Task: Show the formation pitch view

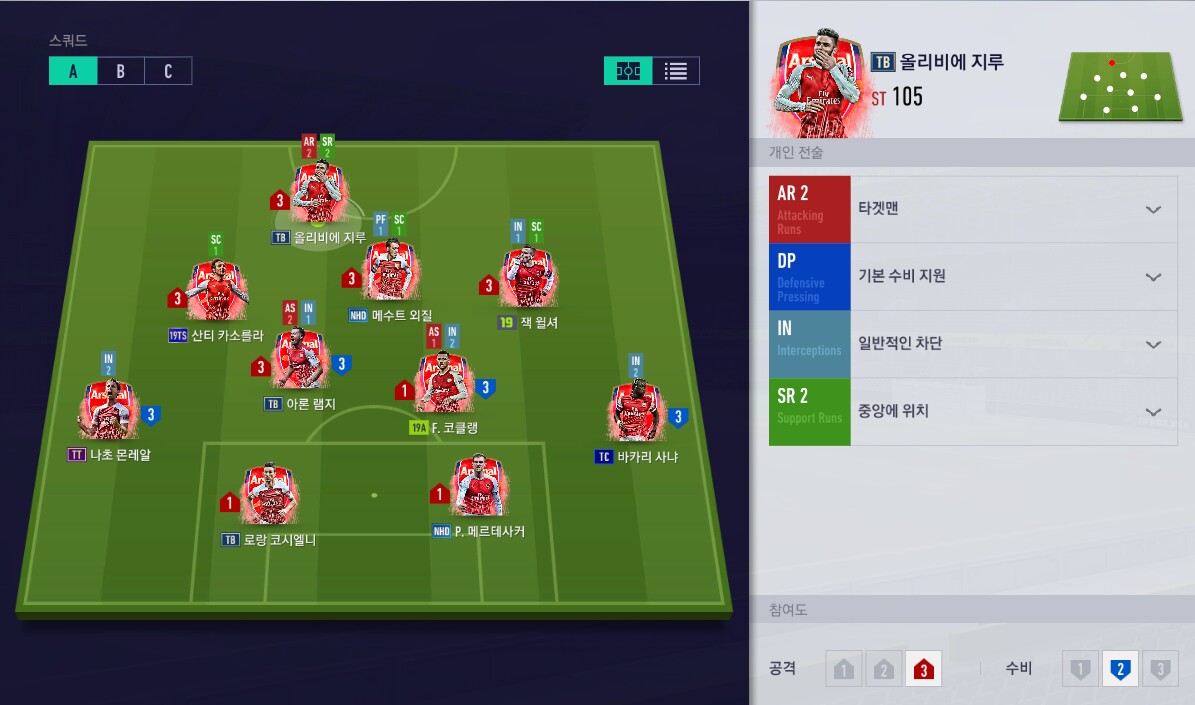Action: pyautogui.click(x=628, y=71)
